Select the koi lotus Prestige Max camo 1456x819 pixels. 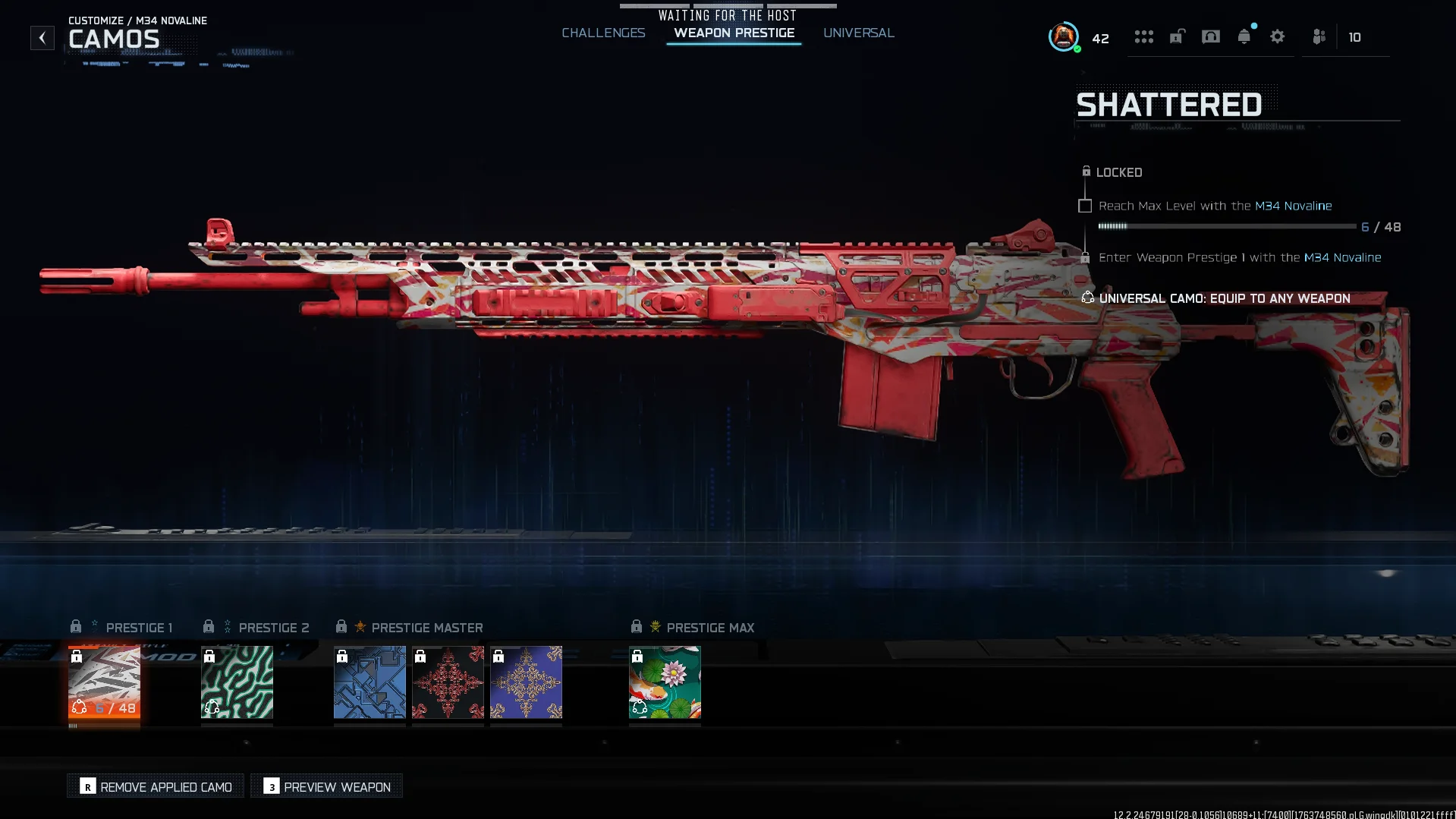point(665,682)
